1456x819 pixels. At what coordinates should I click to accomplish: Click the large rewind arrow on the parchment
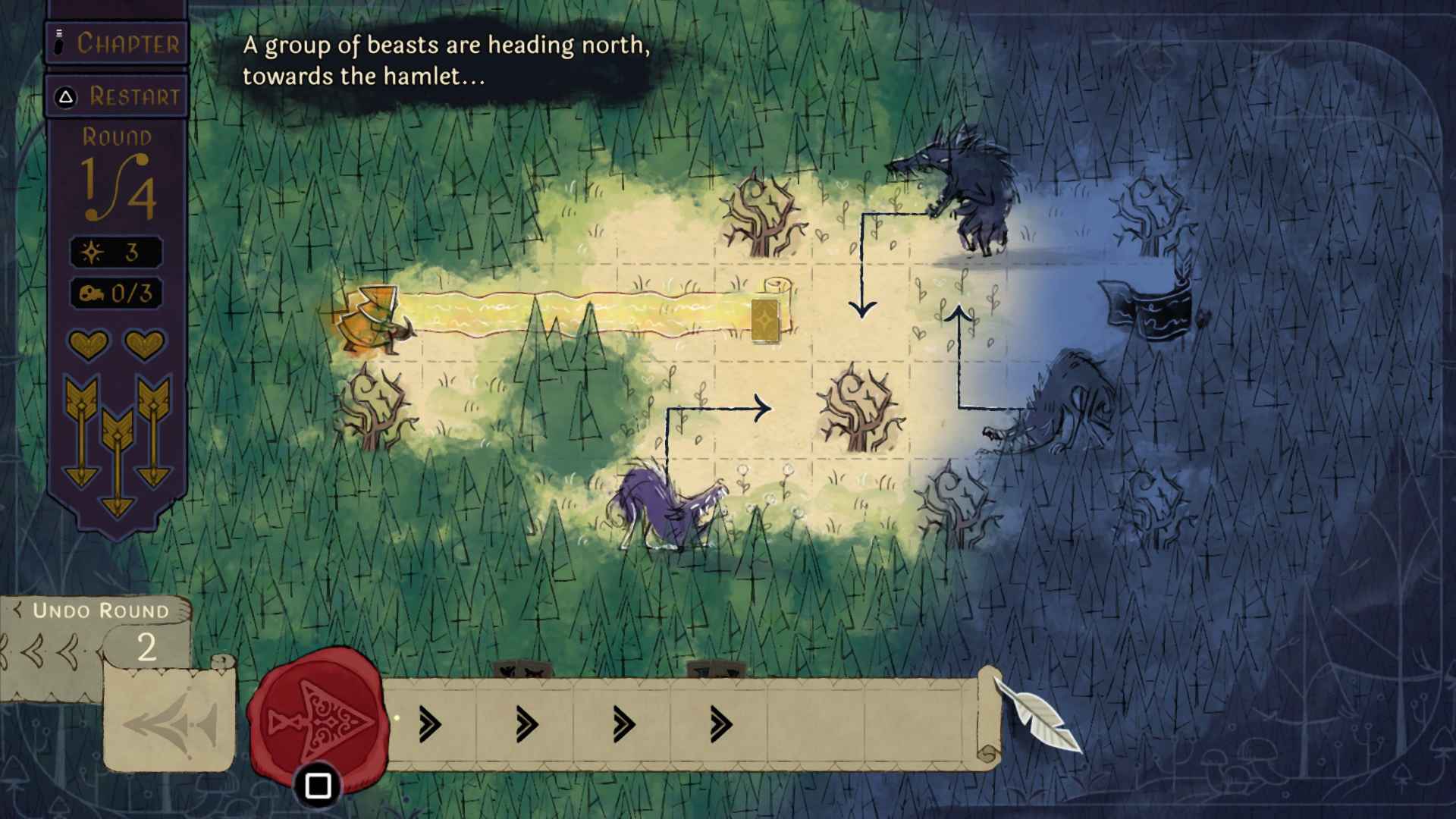174,724
